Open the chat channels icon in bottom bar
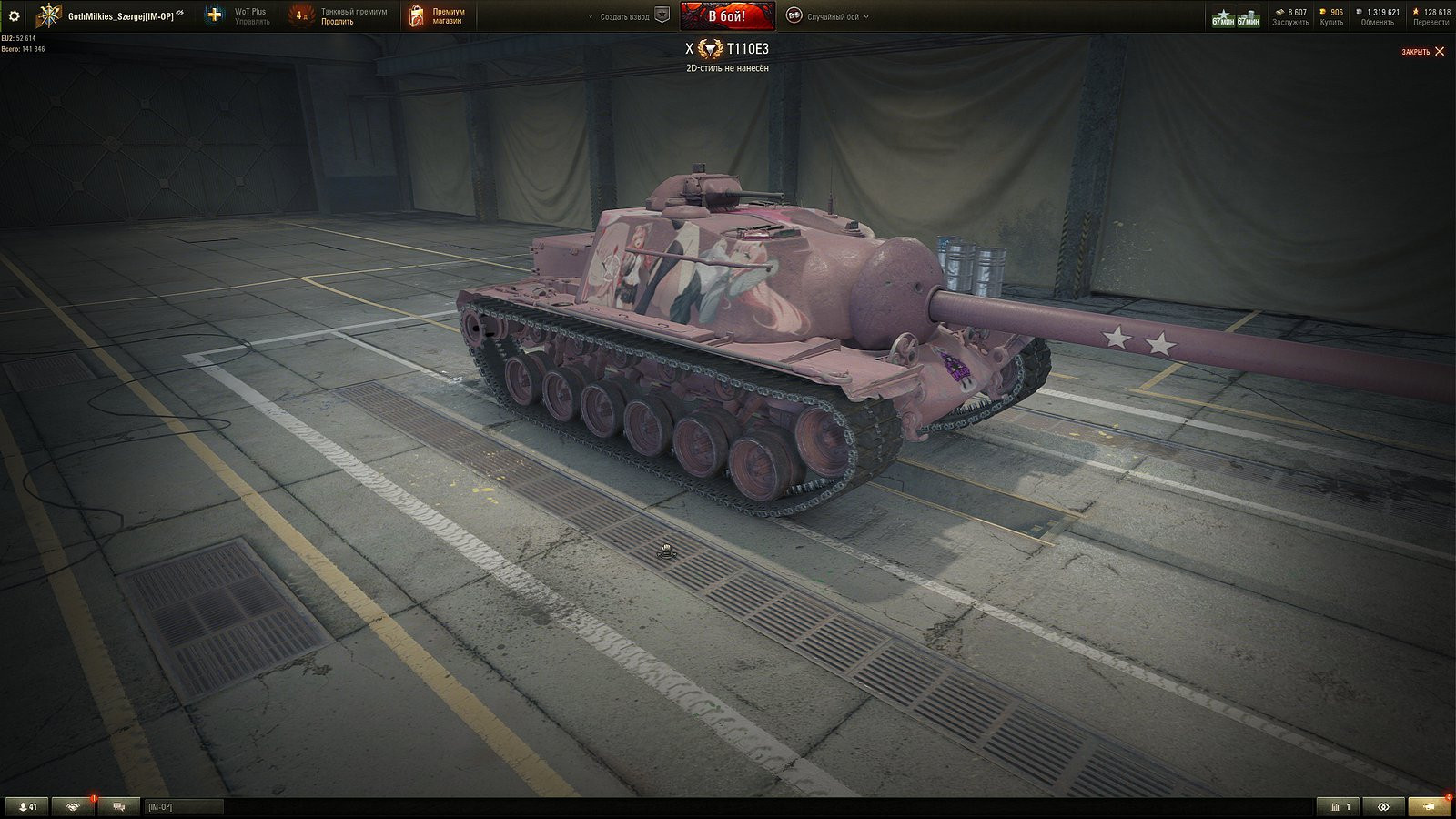This screenshot has height=819, width=1456. click(116, 806)
